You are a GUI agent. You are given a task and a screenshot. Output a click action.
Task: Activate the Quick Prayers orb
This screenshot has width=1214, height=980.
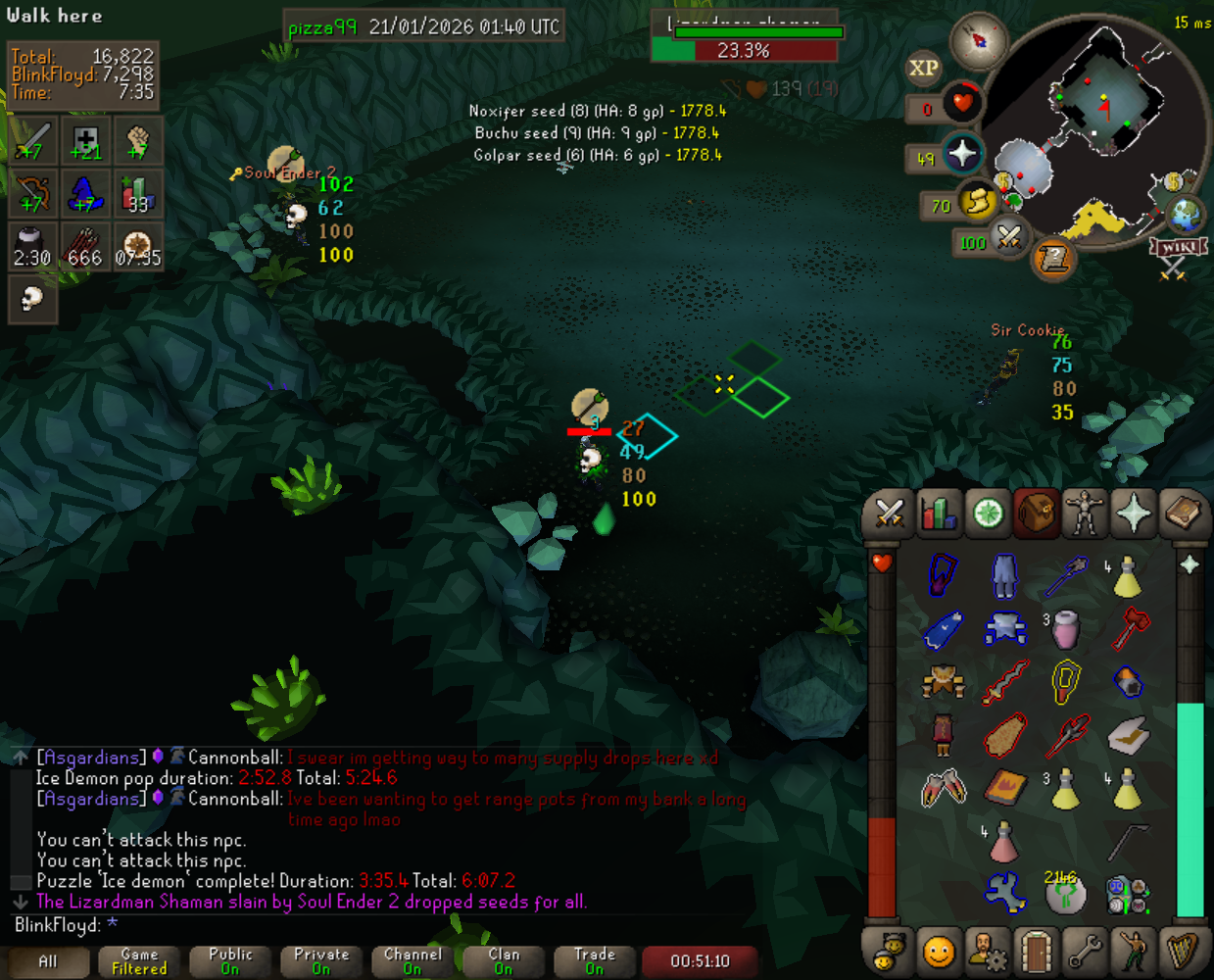pyautogui.click(x=961, y=154)
